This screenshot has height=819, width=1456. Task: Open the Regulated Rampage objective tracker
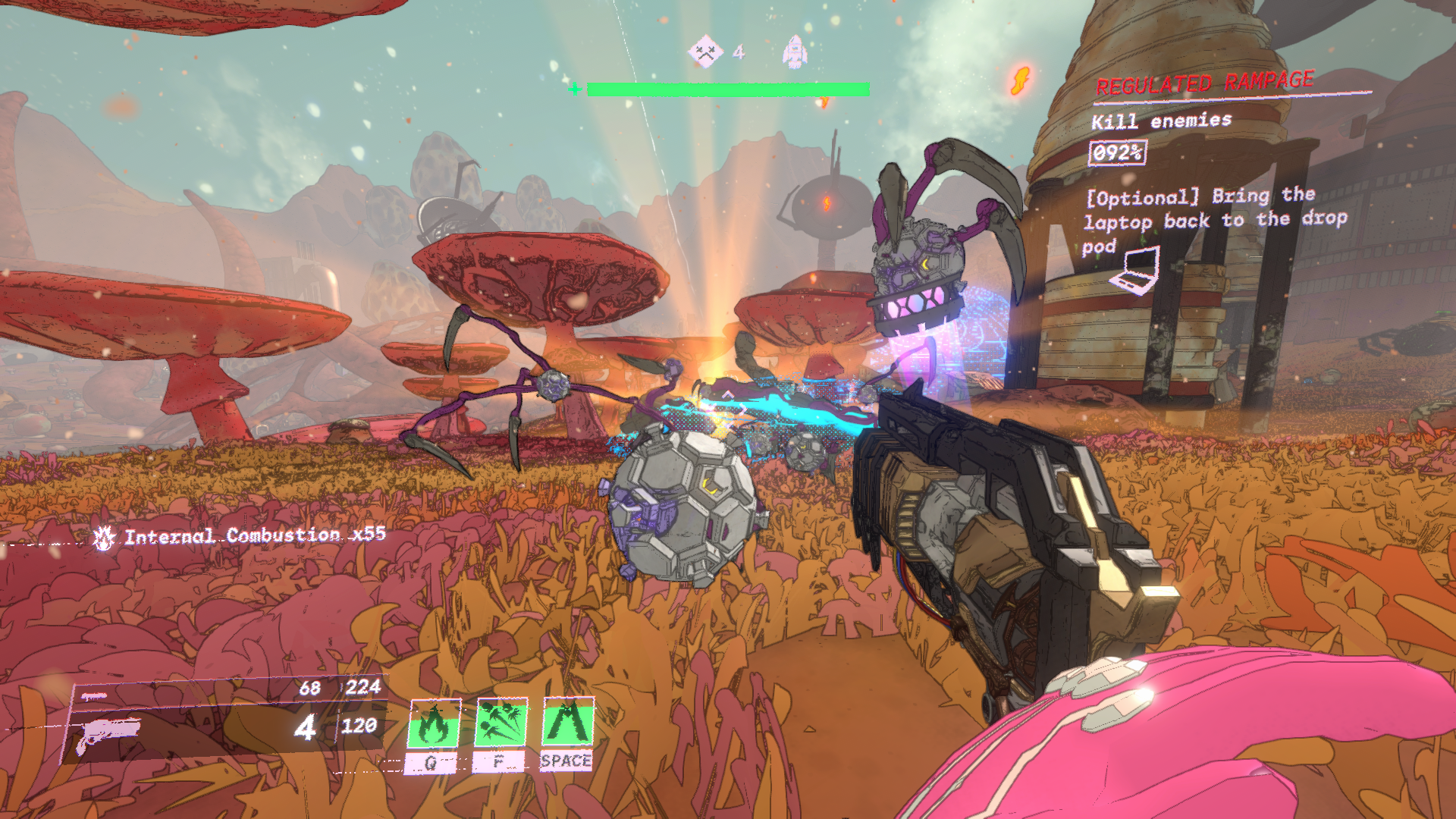[x=1204, y=83]
